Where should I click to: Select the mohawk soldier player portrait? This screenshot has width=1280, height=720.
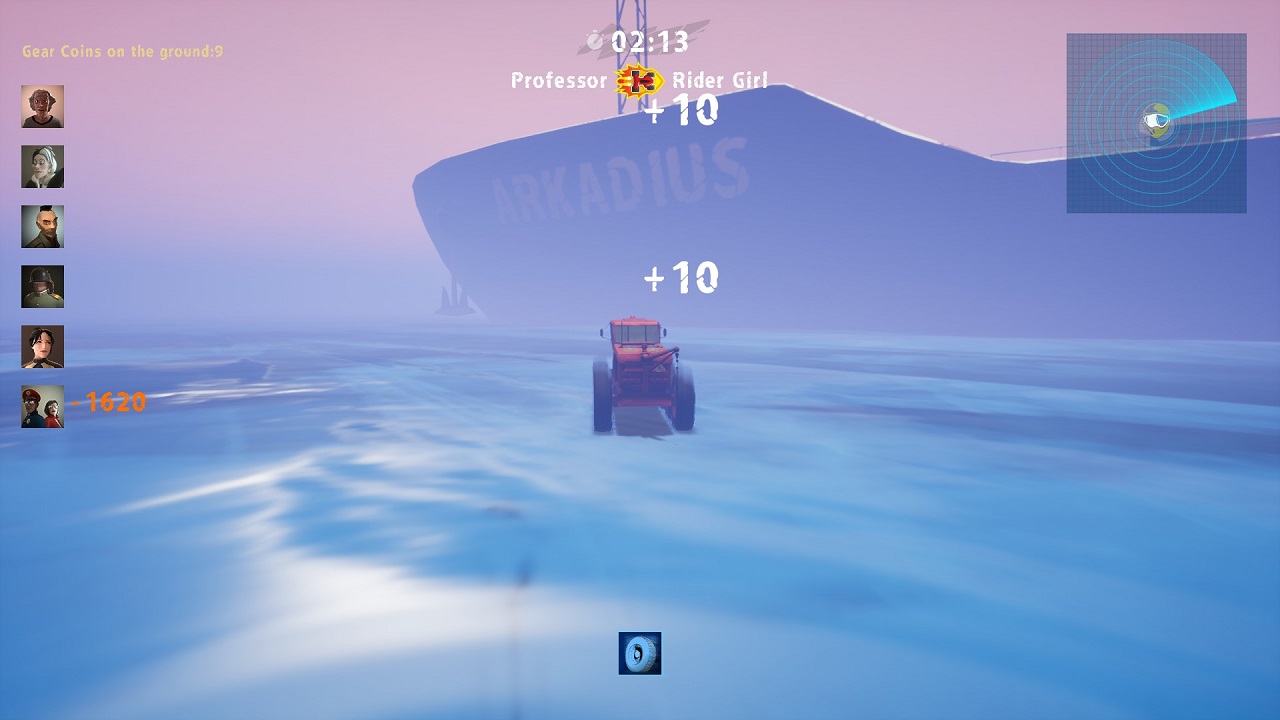point(42,227)
